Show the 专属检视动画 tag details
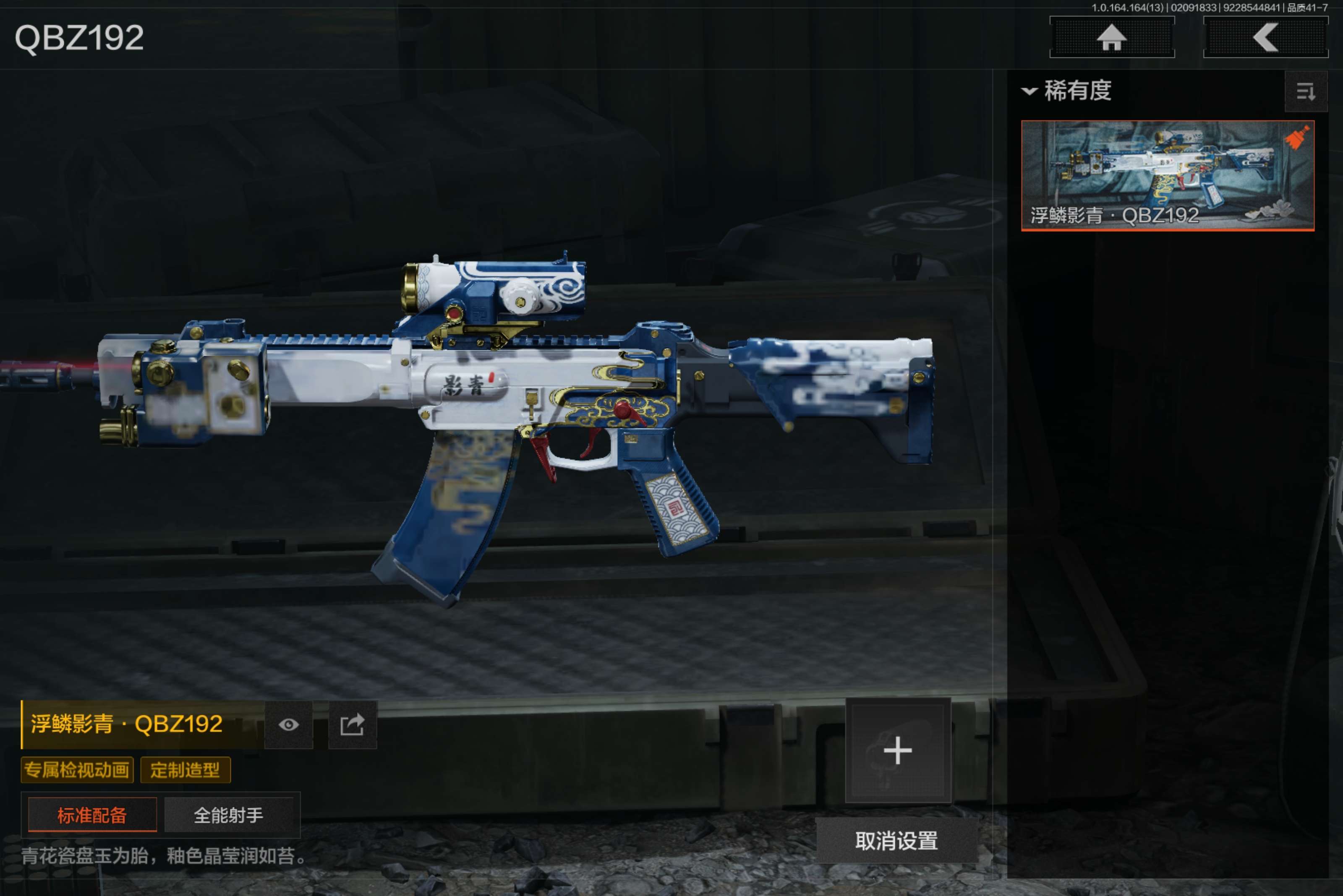 [77, 770]
